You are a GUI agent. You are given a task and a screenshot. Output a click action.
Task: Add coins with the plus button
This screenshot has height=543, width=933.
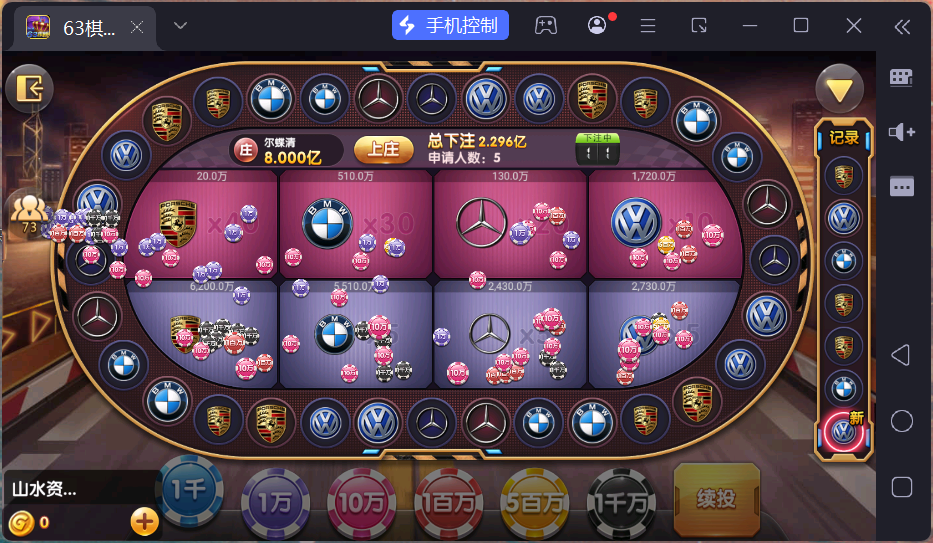pyautogui.click(x=144, y=521)
